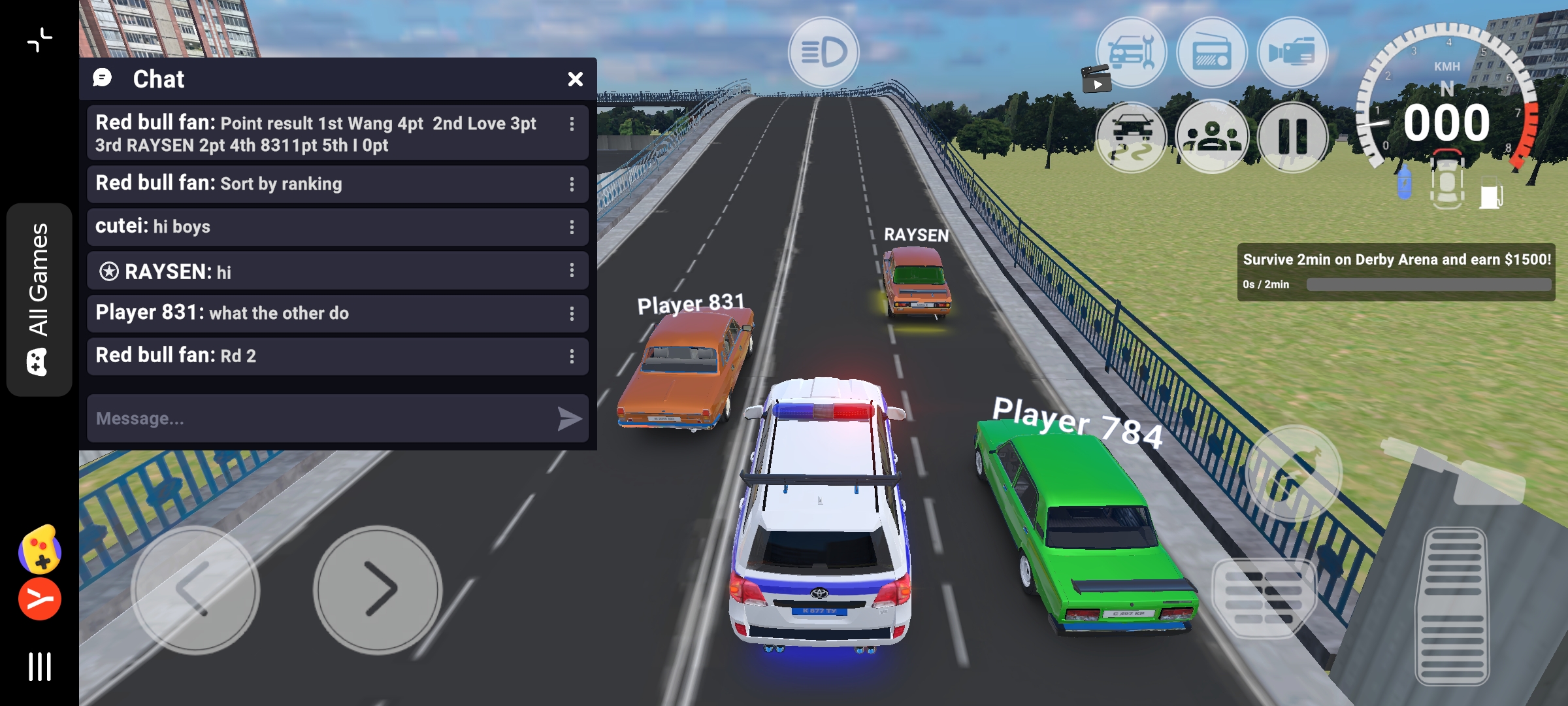
Task: Switch camera view with the camera icon
Action: [x=1292, y=52]
